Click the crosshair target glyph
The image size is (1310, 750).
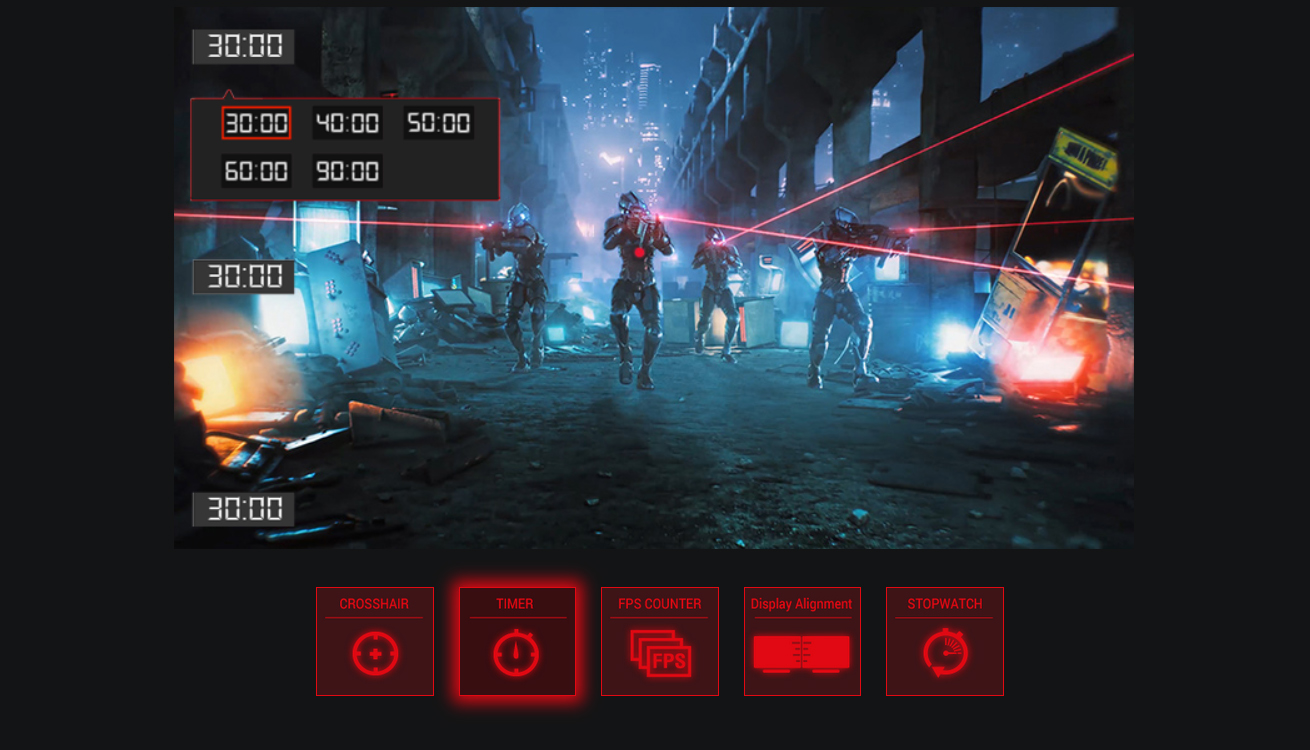375,655
